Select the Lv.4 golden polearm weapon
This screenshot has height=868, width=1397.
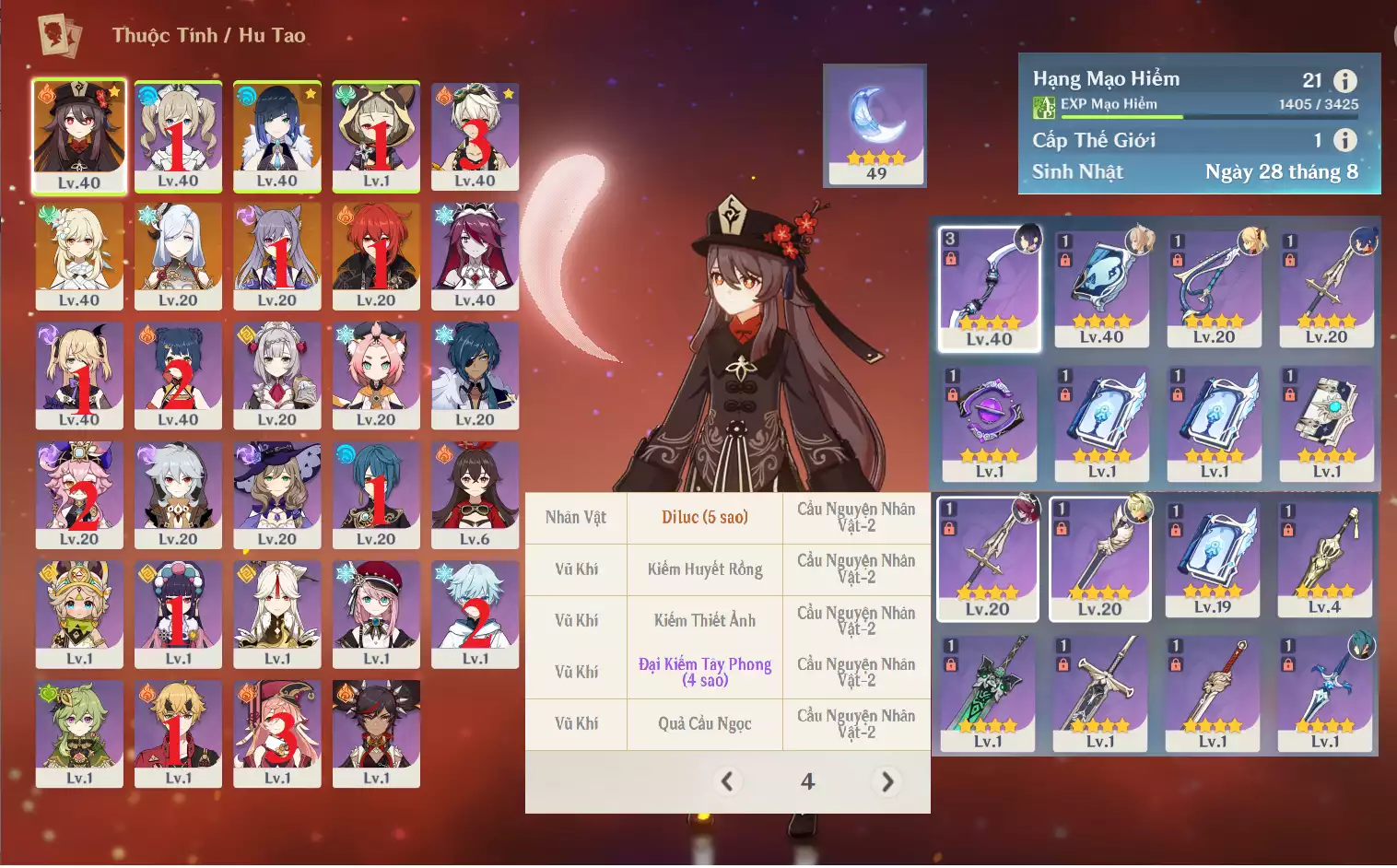click(1324, 557)
